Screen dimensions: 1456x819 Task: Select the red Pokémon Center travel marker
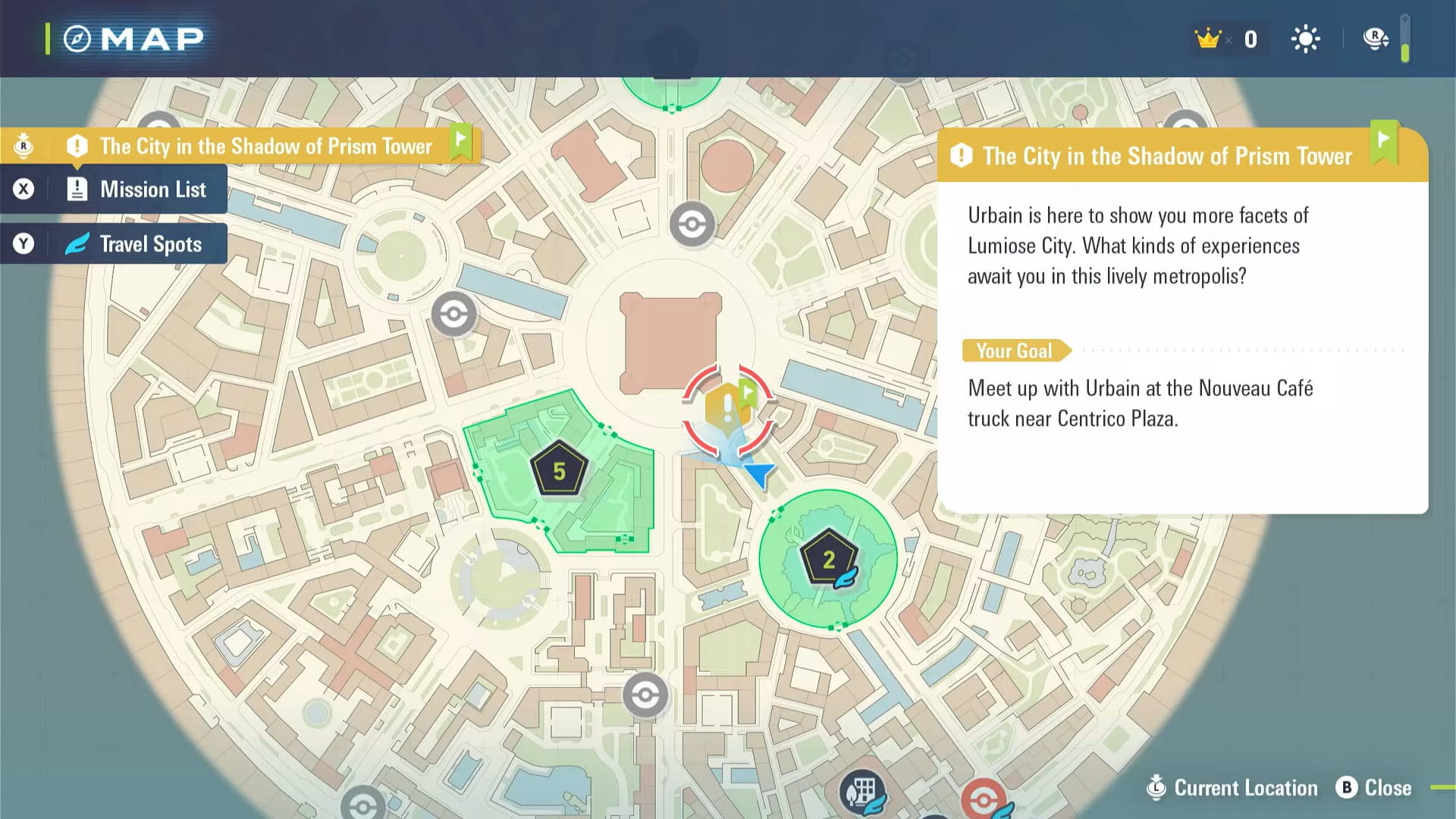tap(984, 799)
